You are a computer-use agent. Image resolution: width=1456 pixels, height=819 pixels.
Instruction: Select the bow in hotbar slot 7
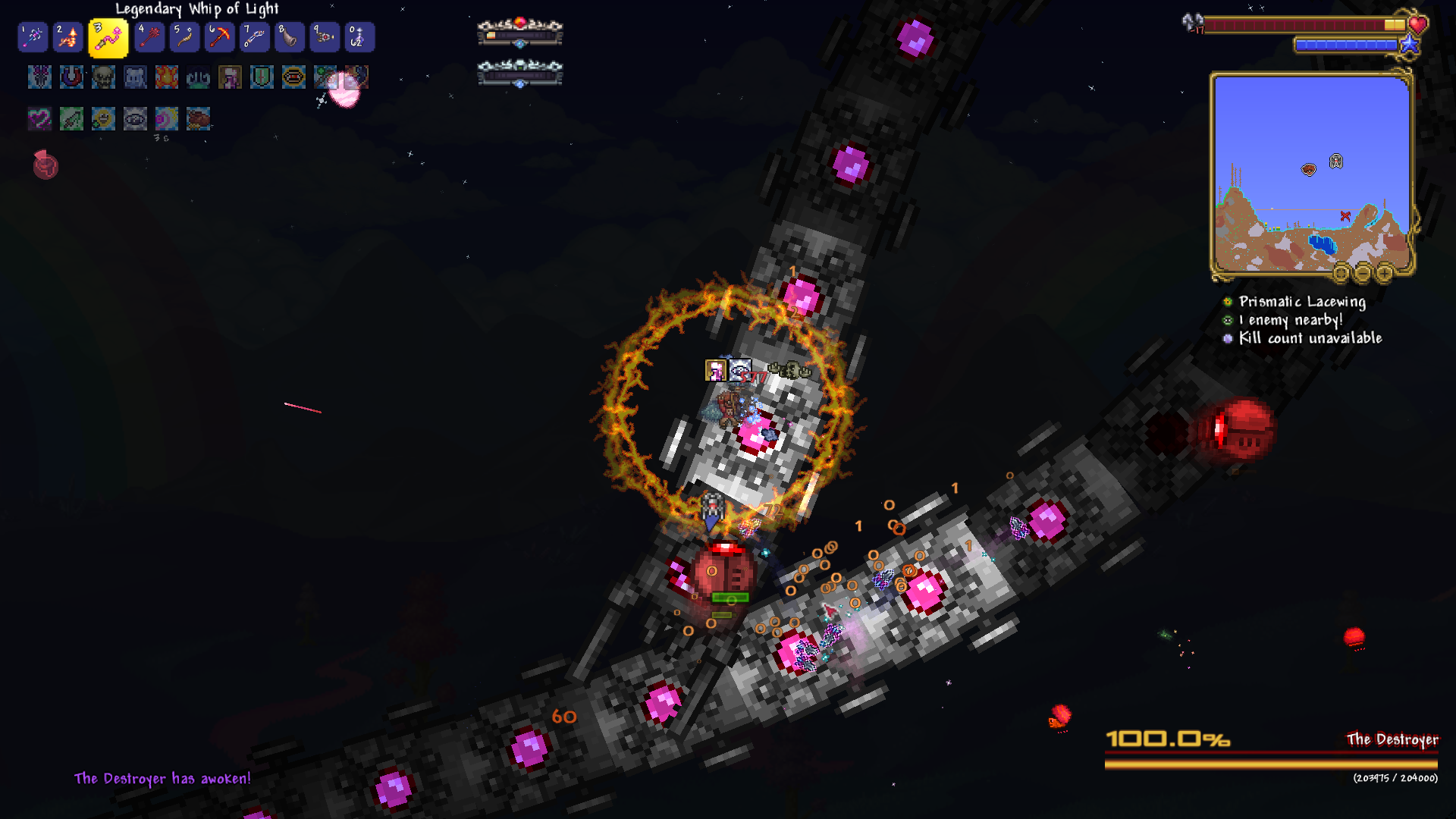[254, 37]
